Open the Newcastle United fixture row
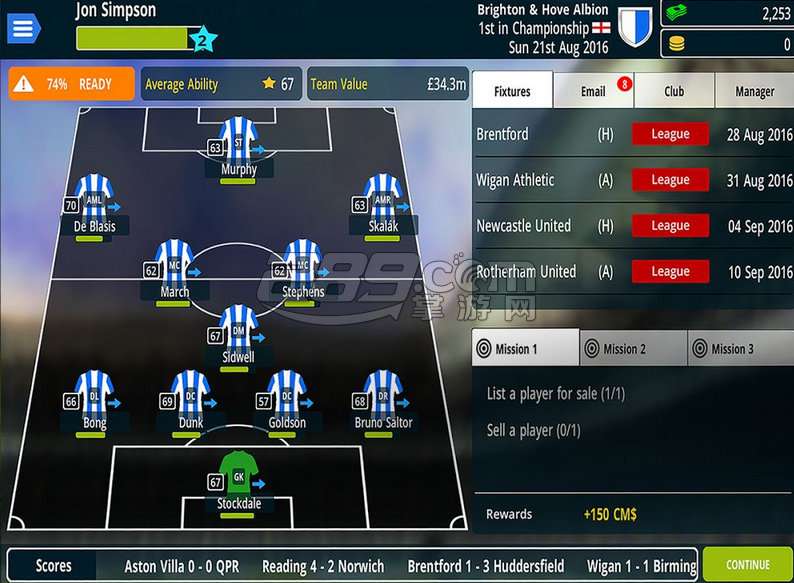The image size is (794, 583). click(633, 226)
